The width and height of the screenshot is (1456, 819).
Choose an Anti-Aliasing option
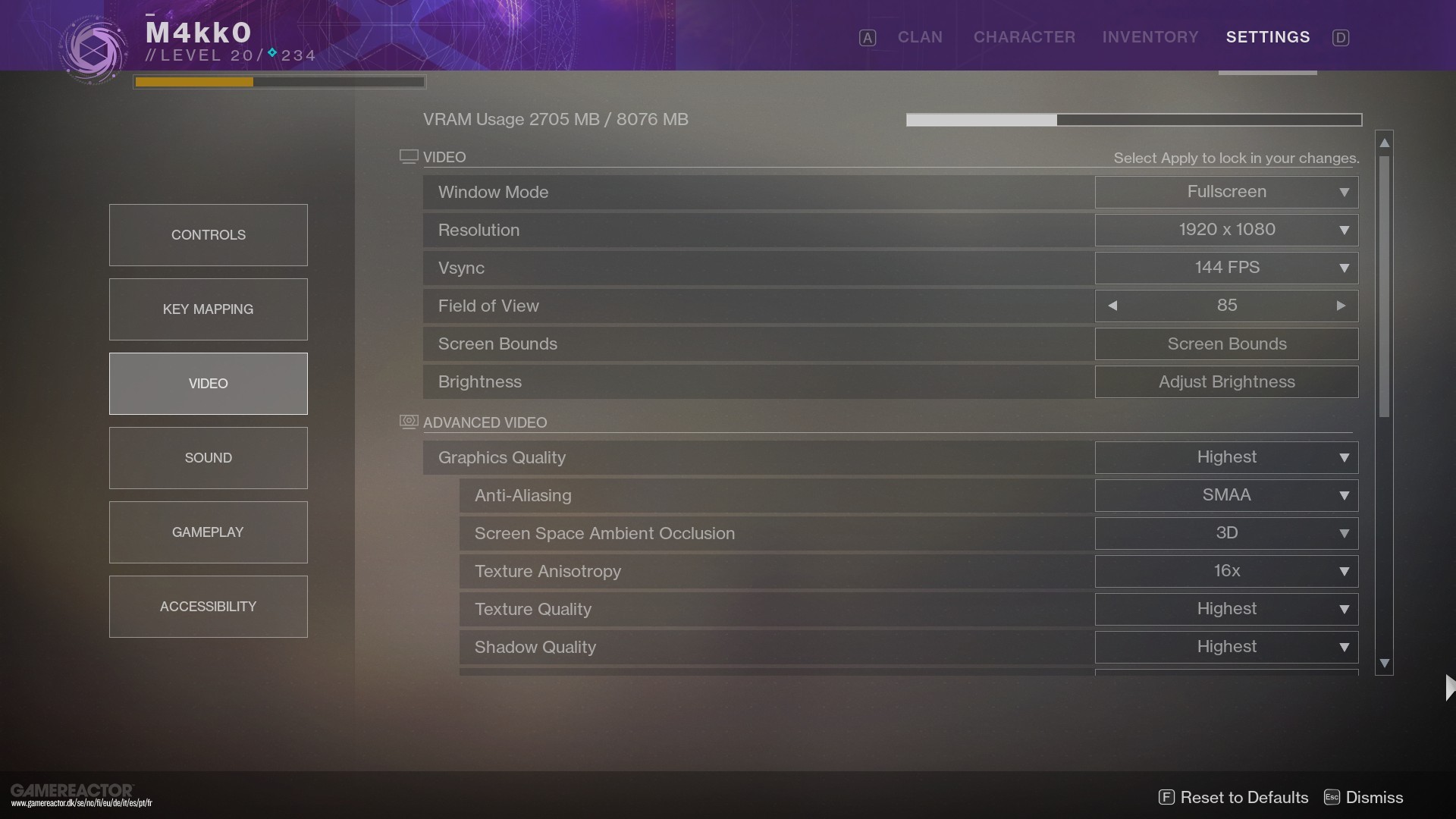pos(1226,495)
